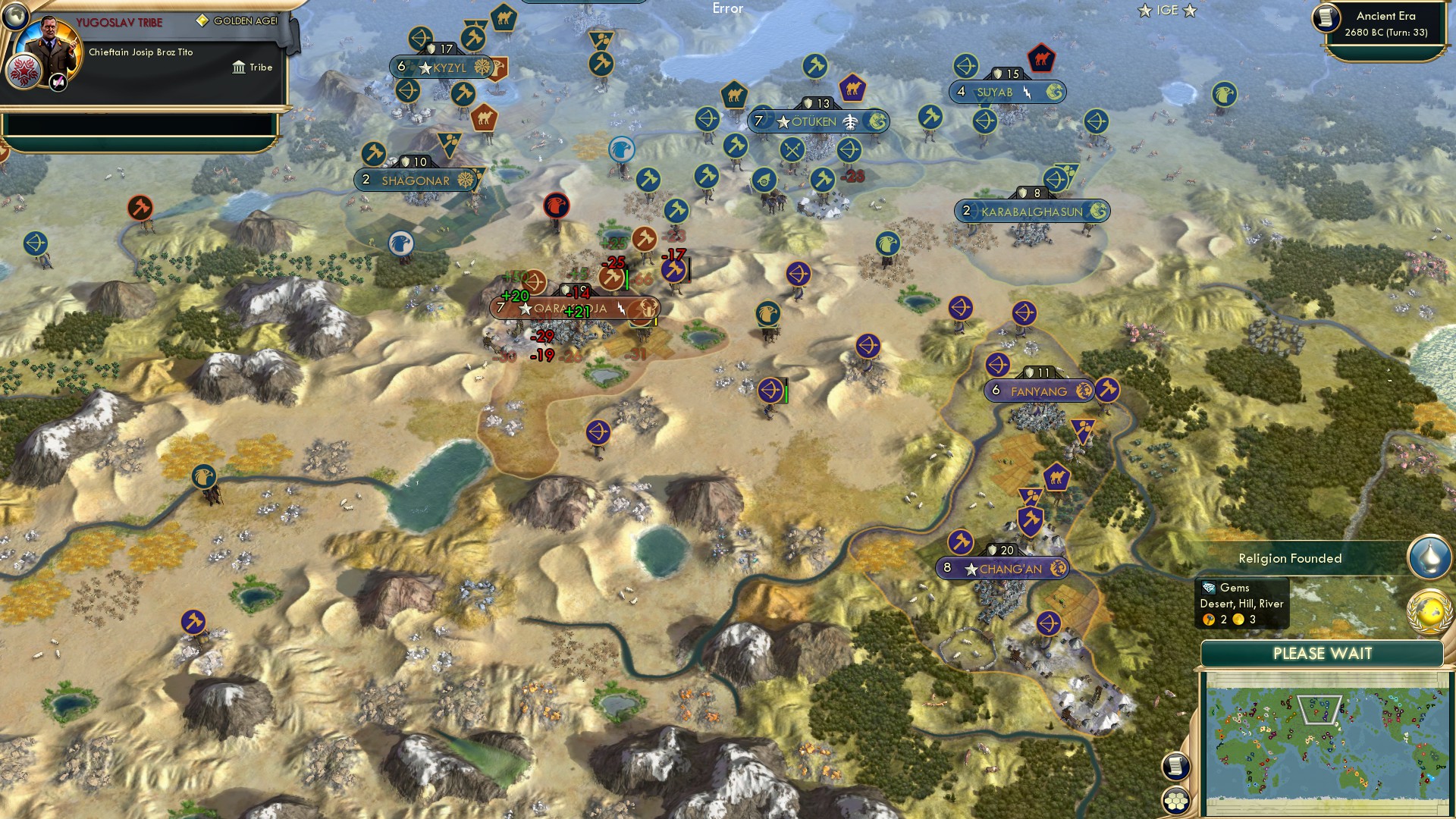This screenshot has width=1456, height=819.
Task: Open the notification log scroll icon near minimap
Action: 1175,767
